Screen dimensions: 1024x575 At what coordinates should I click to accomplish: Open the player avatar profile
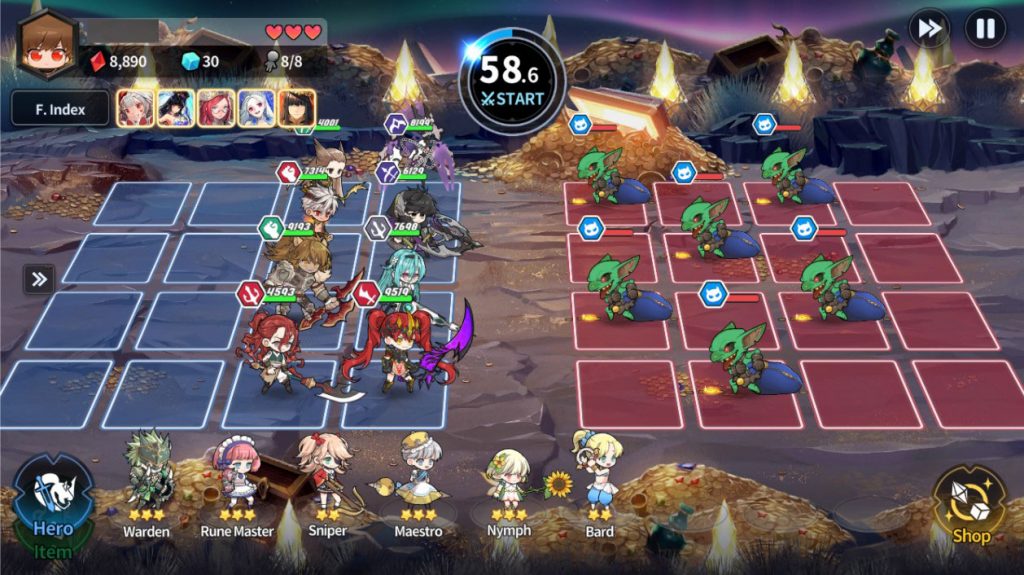tap(47, 47)
